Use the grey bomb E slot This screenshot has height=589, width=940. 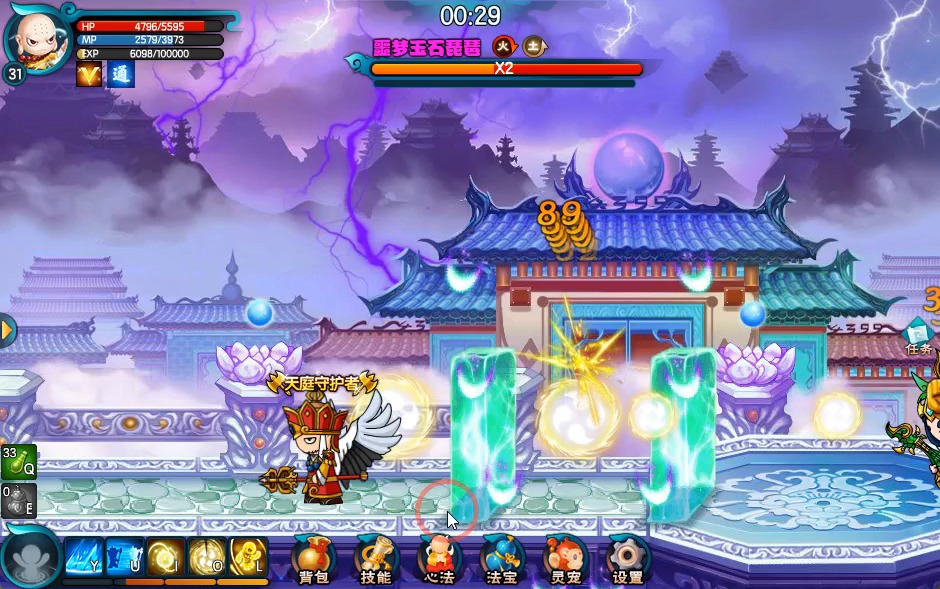click(x=18, y=500)
